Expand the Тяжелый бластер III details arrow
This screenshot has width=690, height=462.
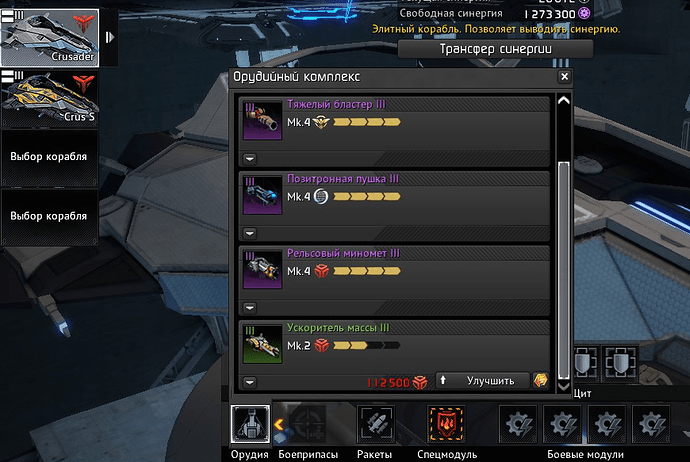point(249,158)
